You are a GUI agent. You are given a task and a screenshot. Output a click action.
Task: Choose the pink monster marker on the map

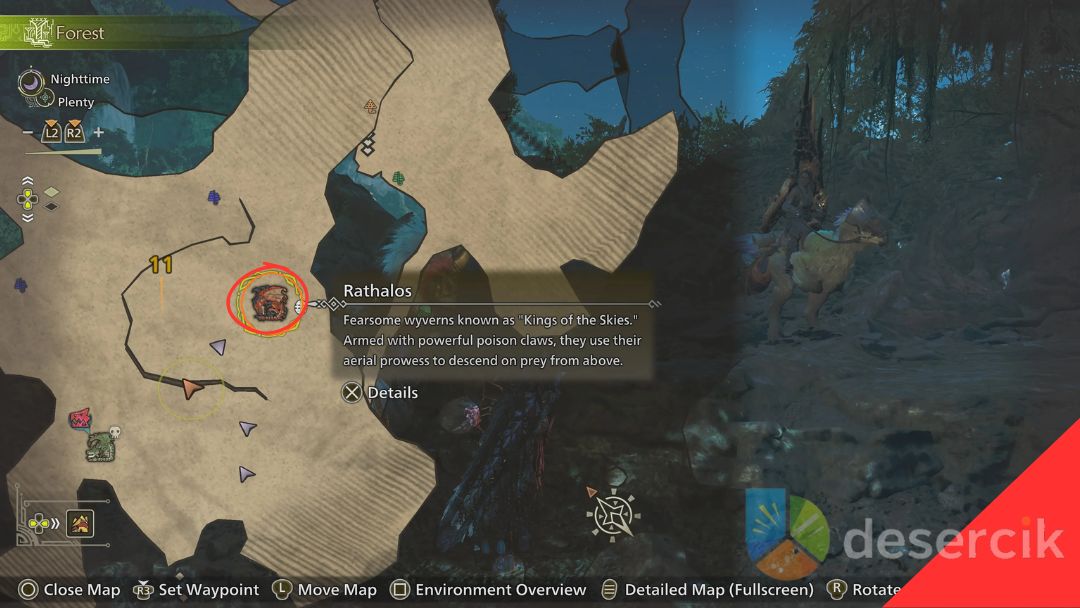(80, 419)
